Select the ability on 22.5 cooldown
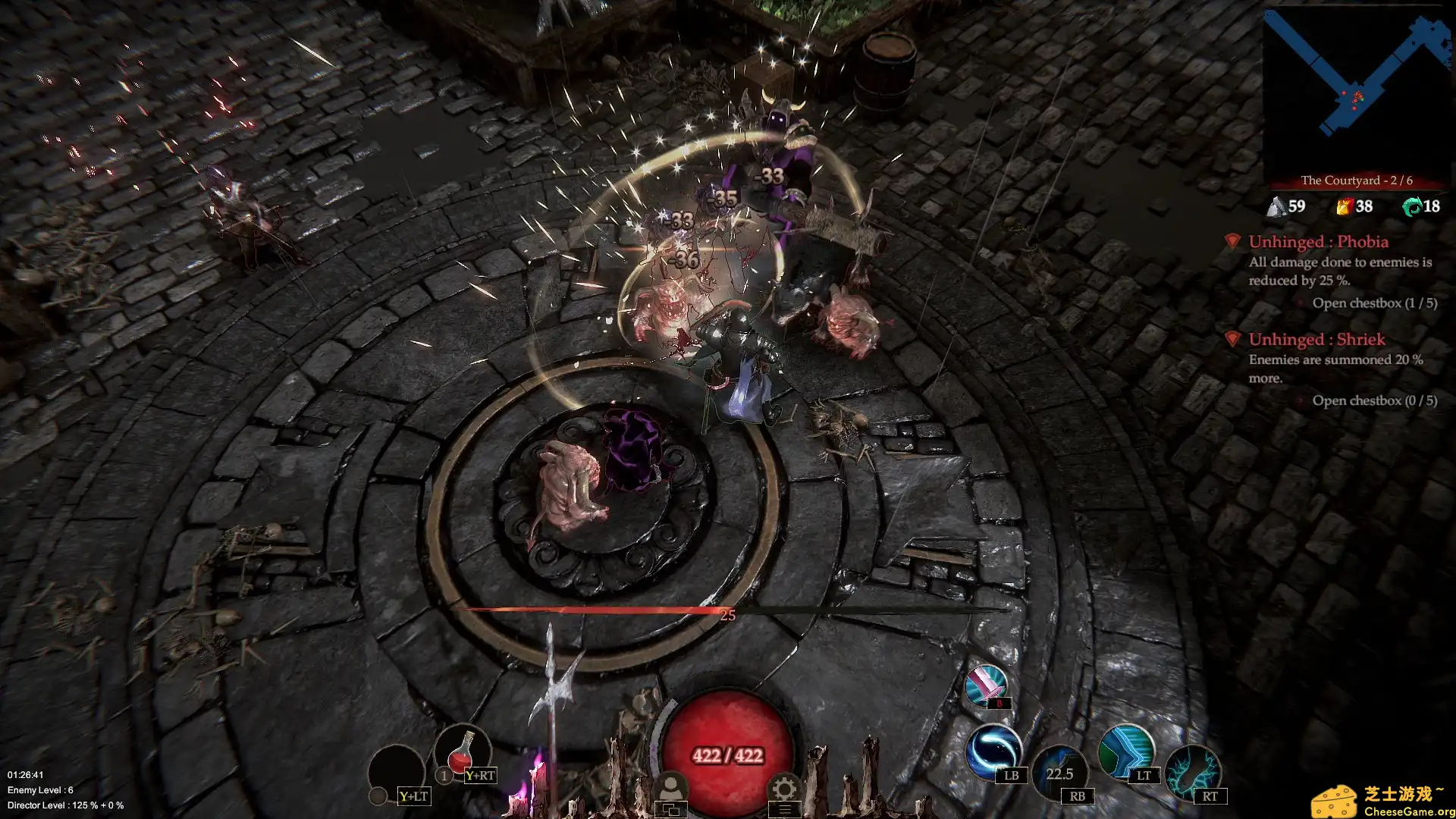Screen dimensions: 1456x819 click(1059, 773)
